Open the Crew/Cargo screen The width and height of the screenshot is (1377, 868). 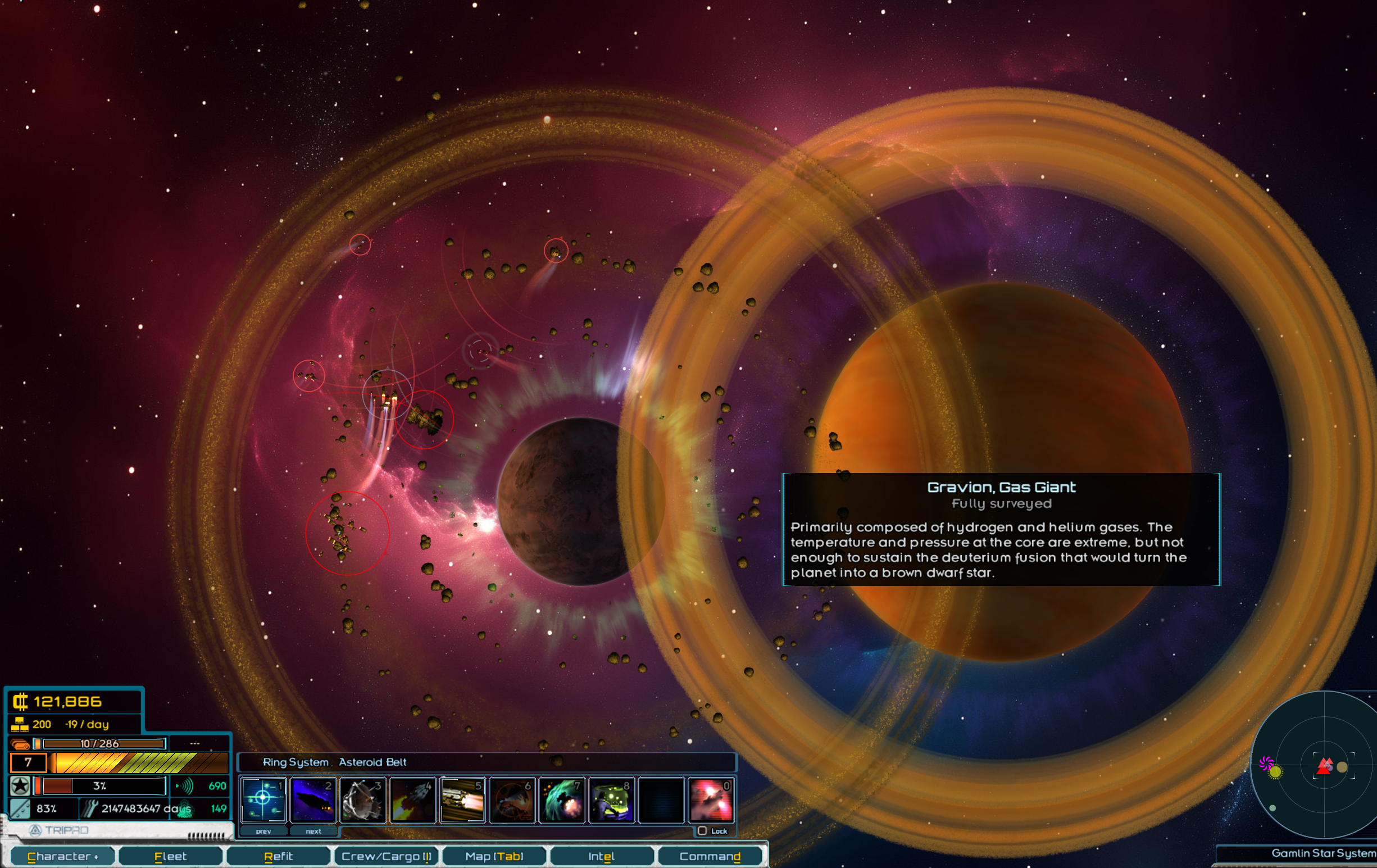(386, 856)
